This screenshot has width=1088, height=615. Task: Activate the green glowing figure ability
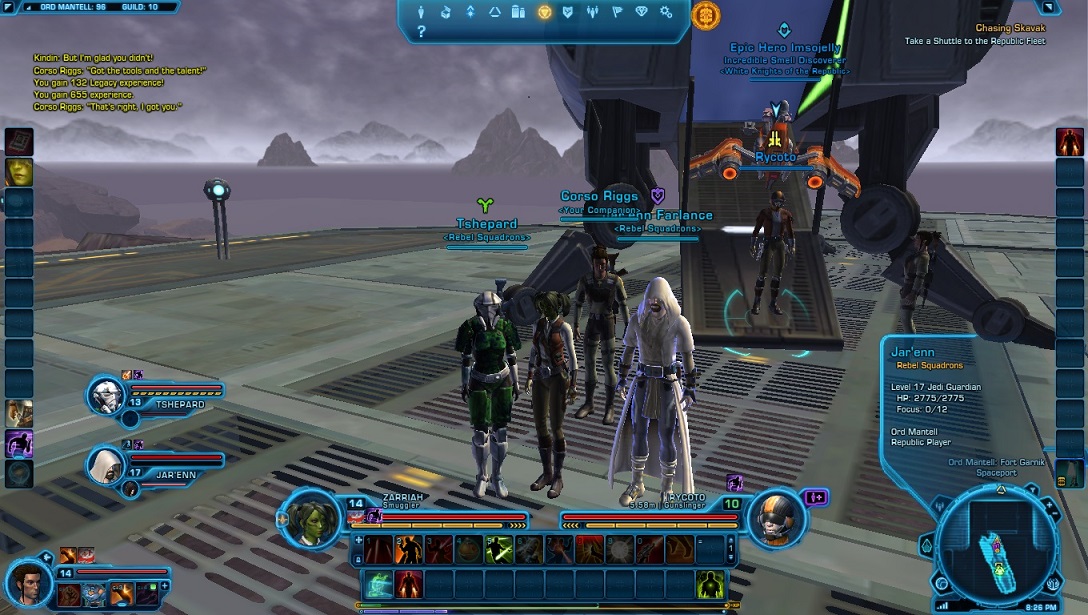click(x=710, y=584)
